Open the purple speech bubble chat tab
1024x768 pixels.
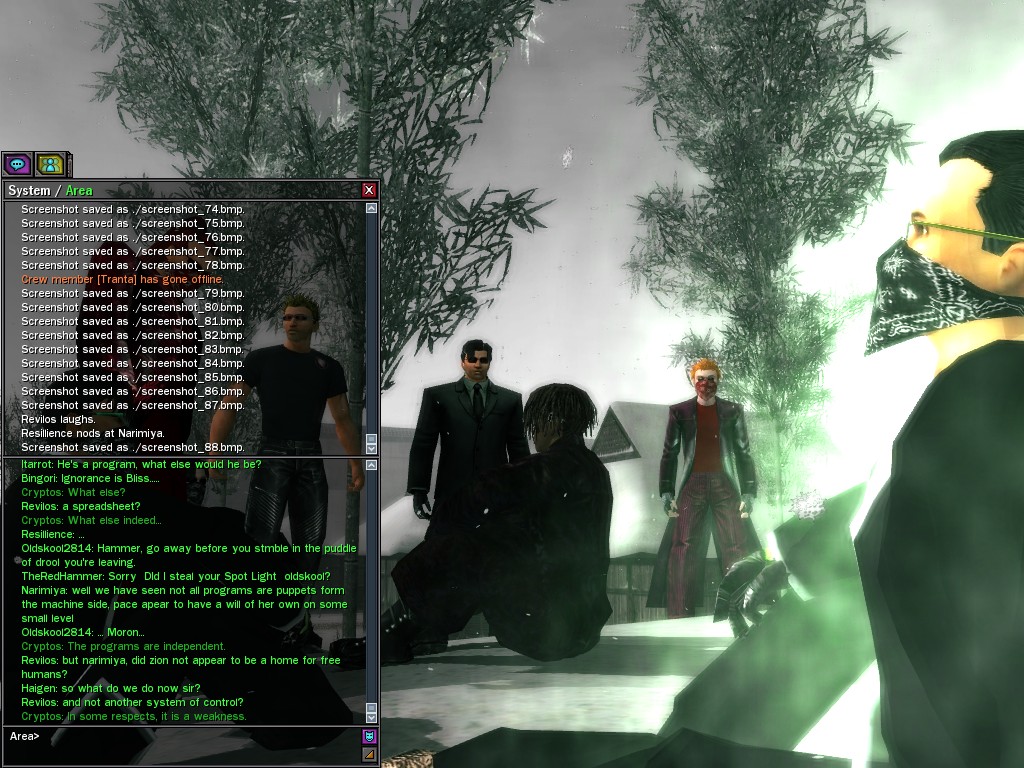tap(17, 164)
